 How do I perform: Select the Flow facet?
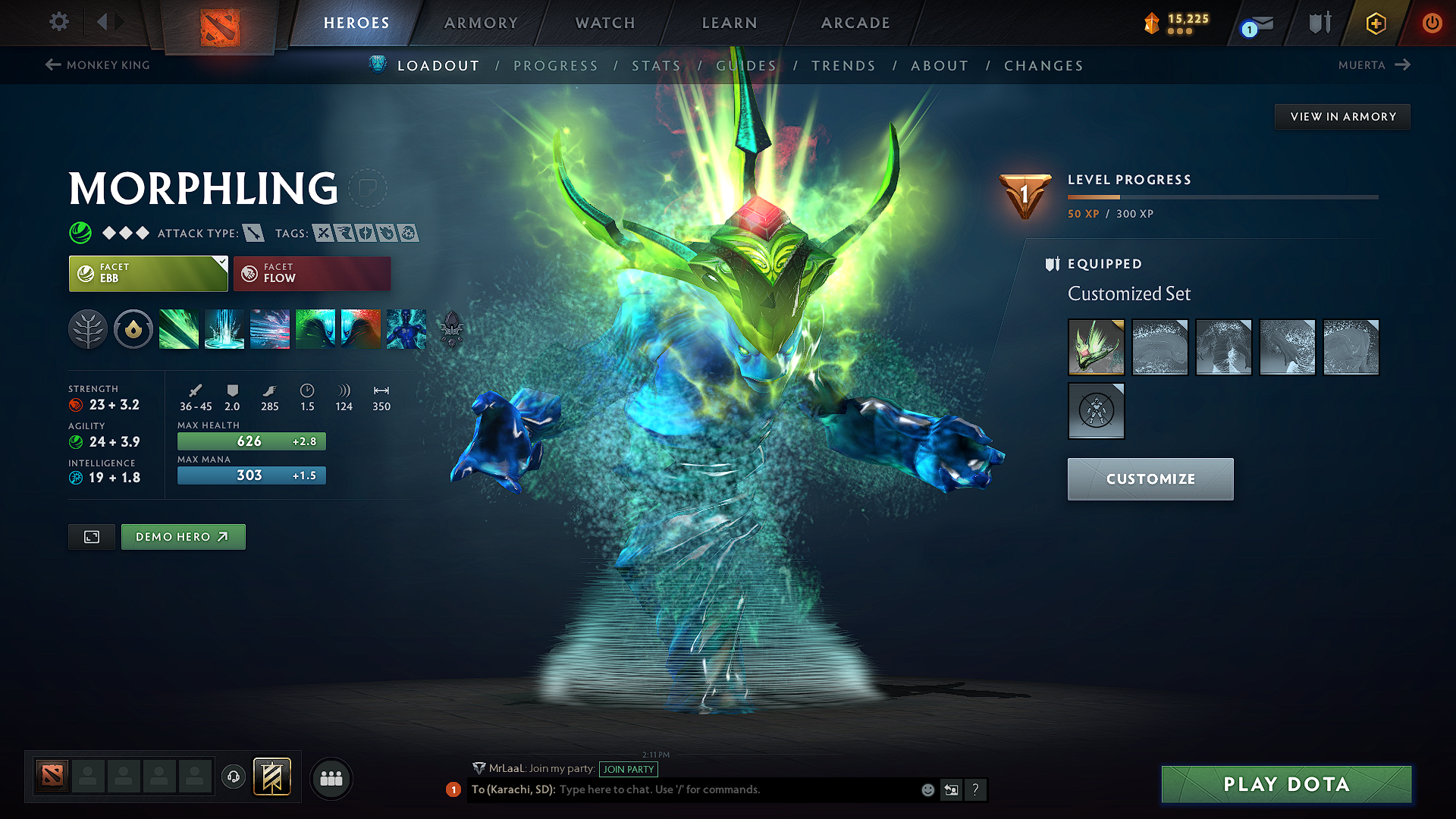click(312, 273)
